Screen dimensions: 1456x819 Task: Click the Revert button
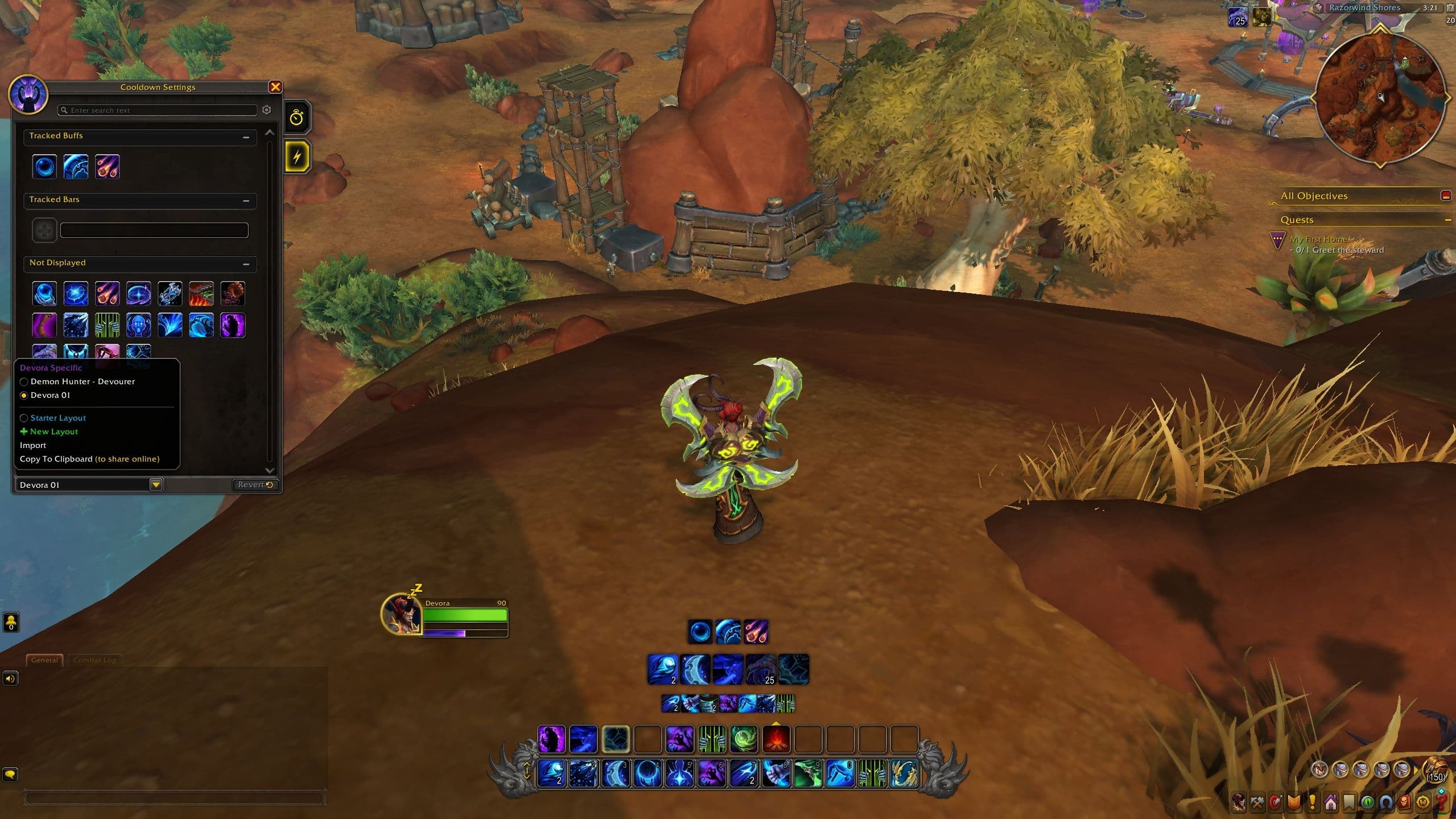(x=255, y=484)
